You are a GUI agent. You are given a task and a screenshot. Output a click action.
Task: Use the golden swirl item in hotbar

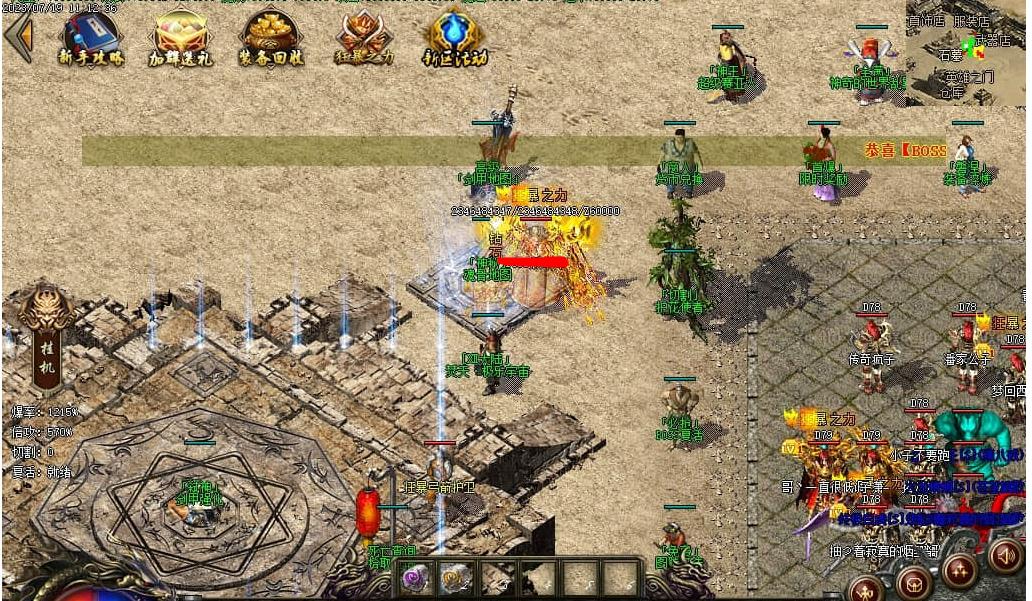tap(455, 576)
